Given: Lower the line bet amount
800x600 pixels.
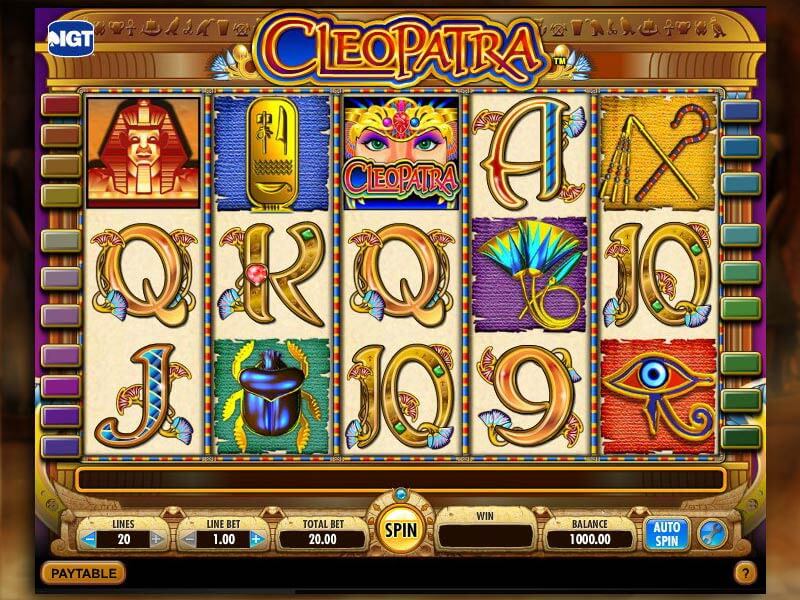Looking at the screenshot, I should pyautogui.click(x=187, y=539).
